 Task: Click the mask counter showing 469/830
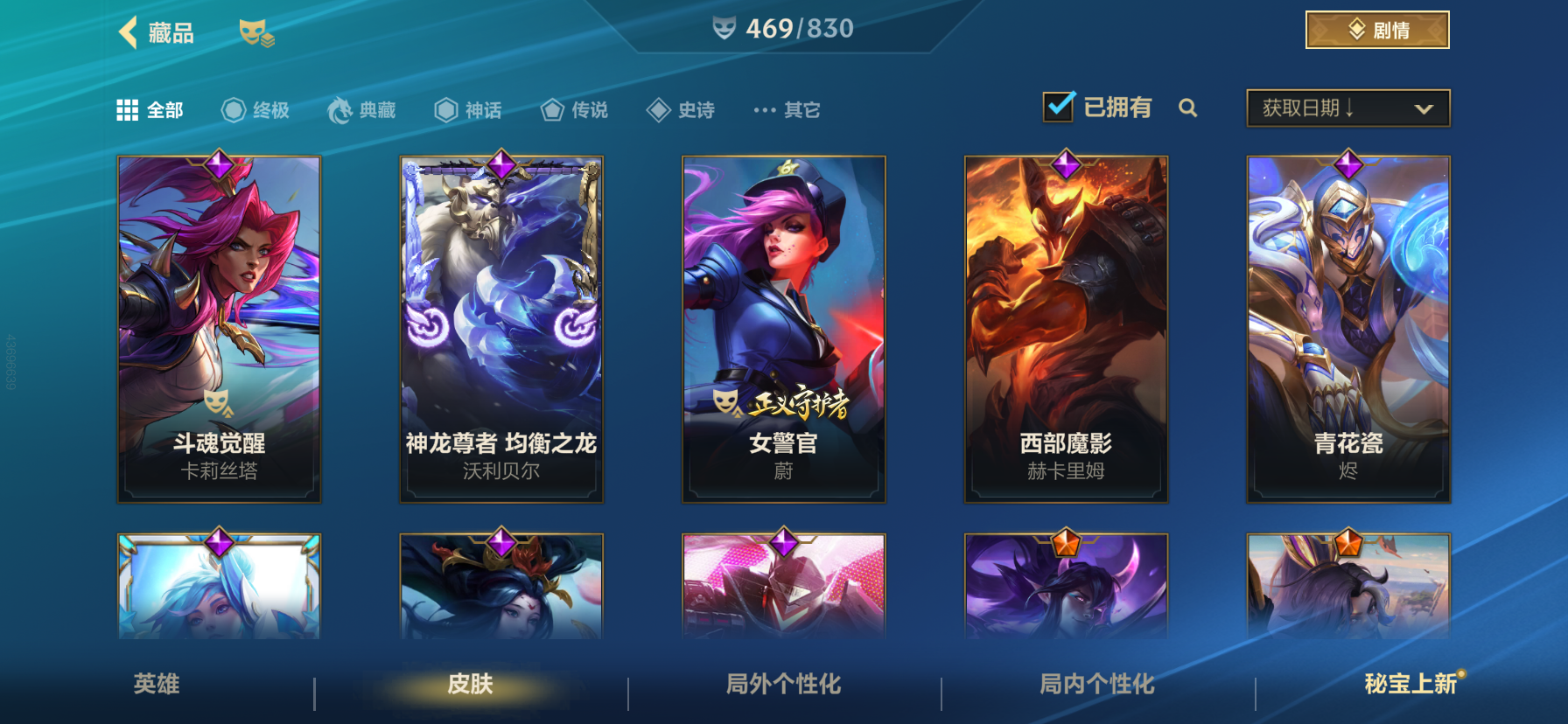pos(780,27)
